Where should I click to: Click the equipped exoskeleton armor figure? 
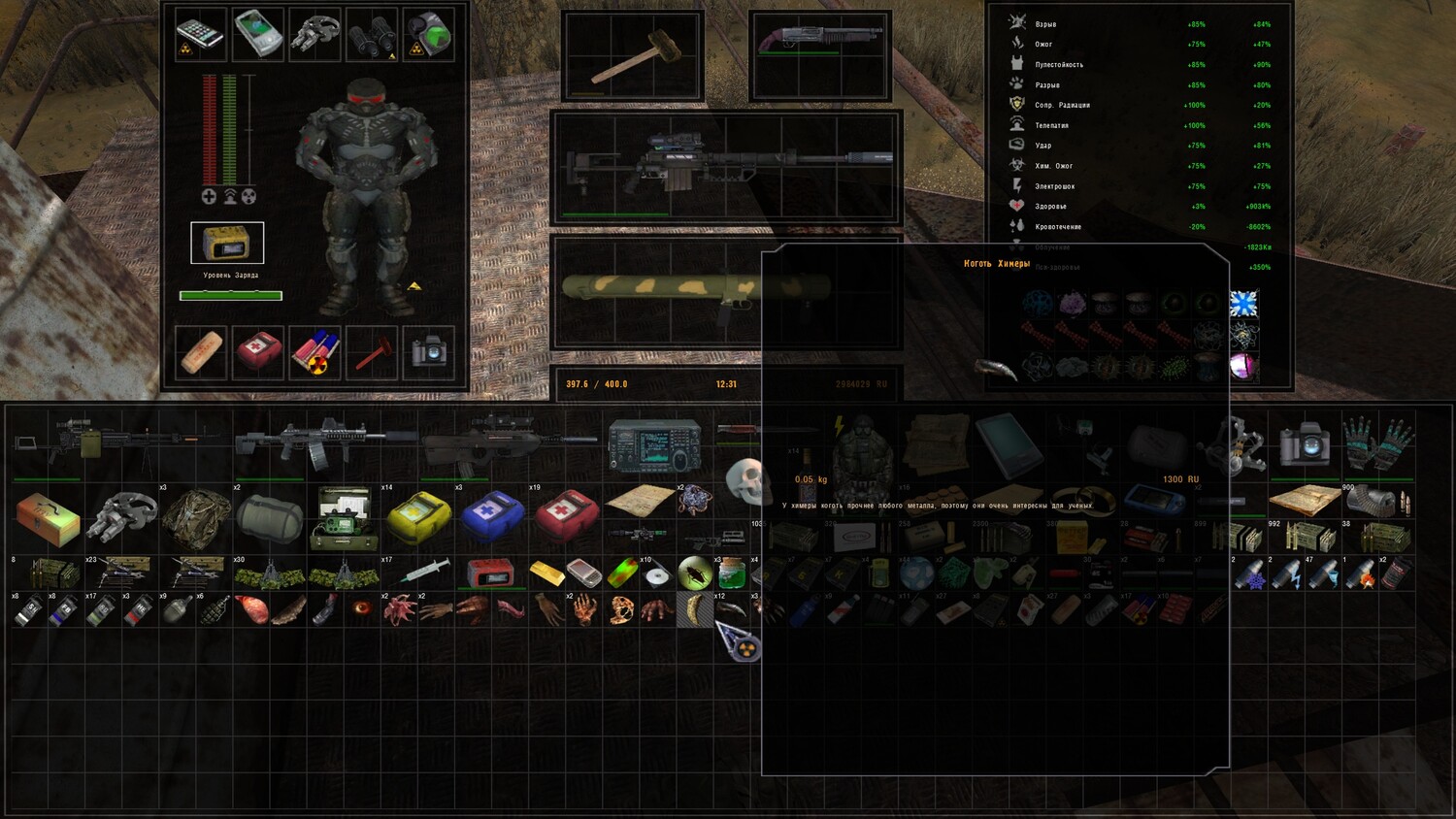[x=367, y=194]
